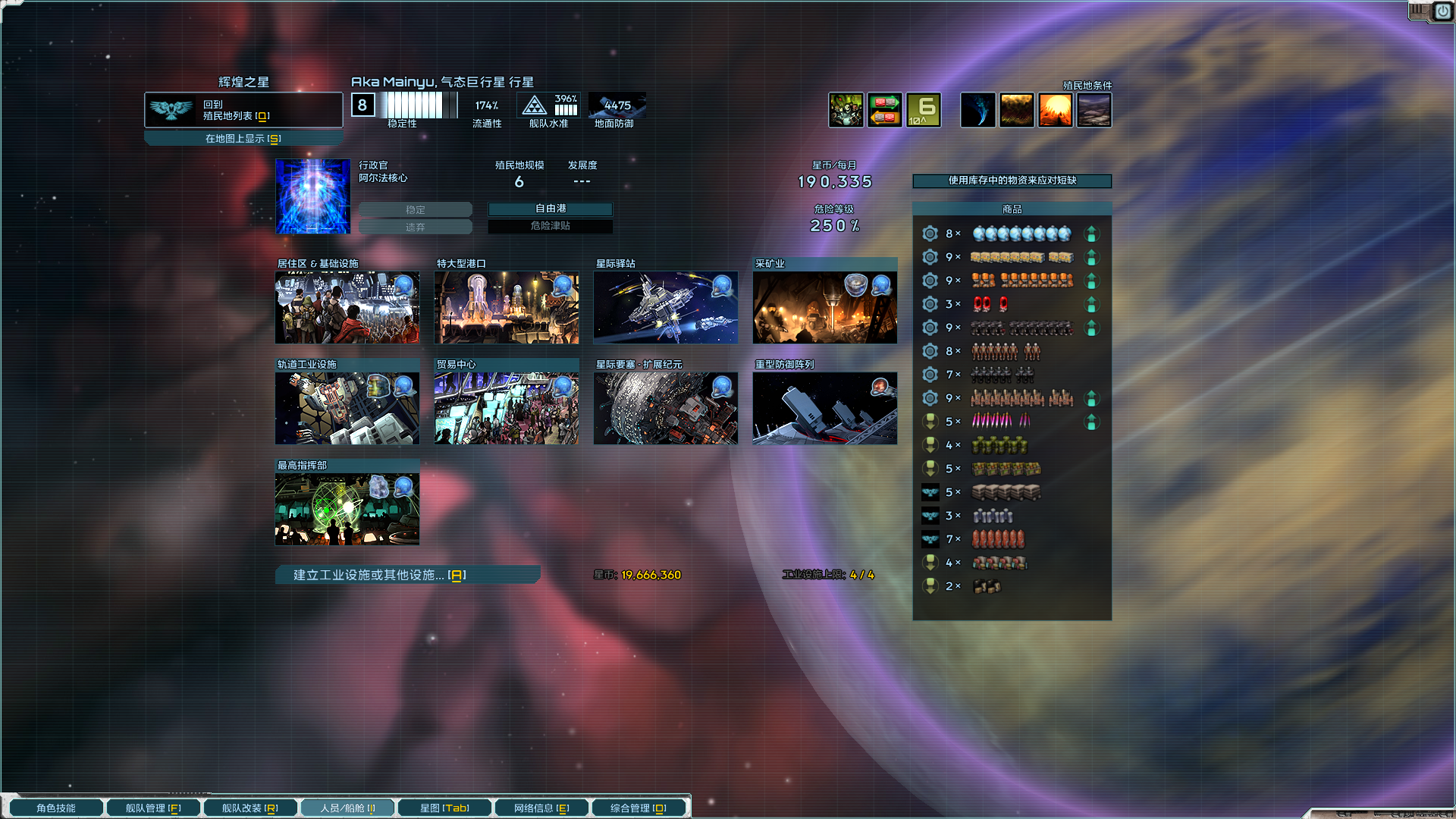The height and width of the screenshot is (819, 1456).
Task: Inspect the import/export accessibility arrows icon
Action: pos(885,110)
